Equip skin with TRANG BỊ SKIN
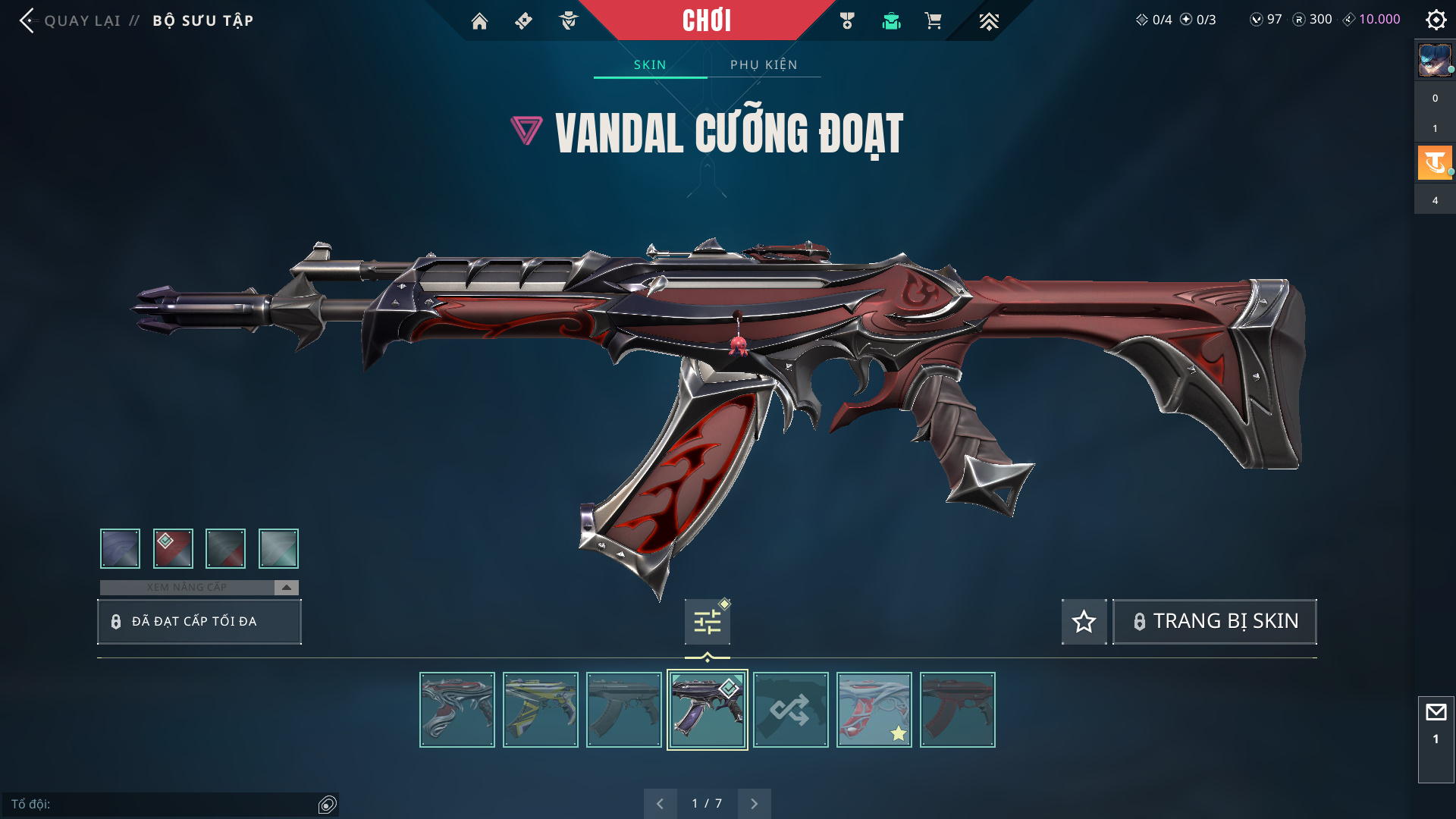Viewport: 1456px width, 819px height. coord(1214,622)
